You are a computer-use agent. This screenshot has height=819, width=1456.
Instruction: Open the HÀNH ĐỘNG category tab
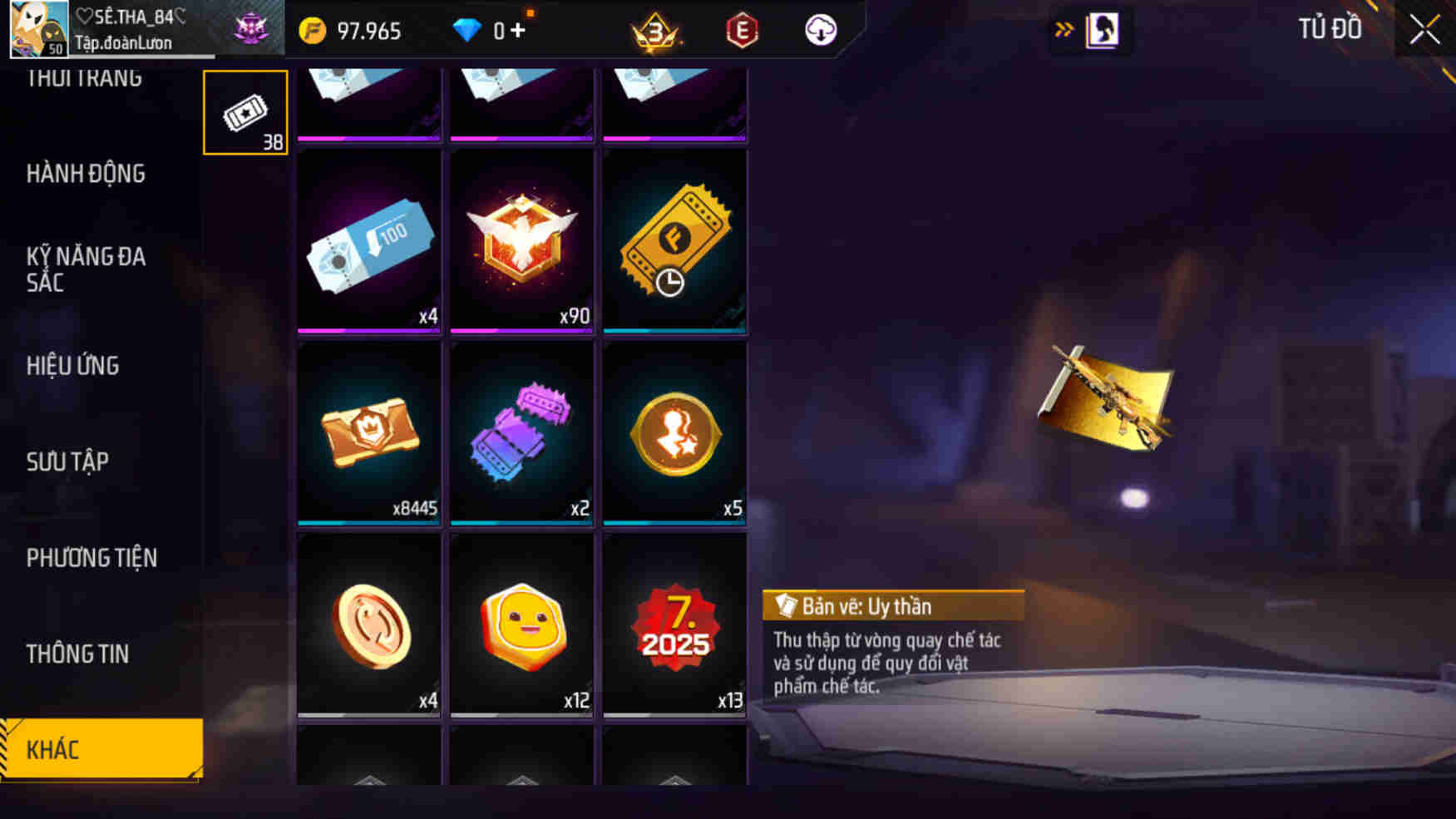(x=84, y=174)
